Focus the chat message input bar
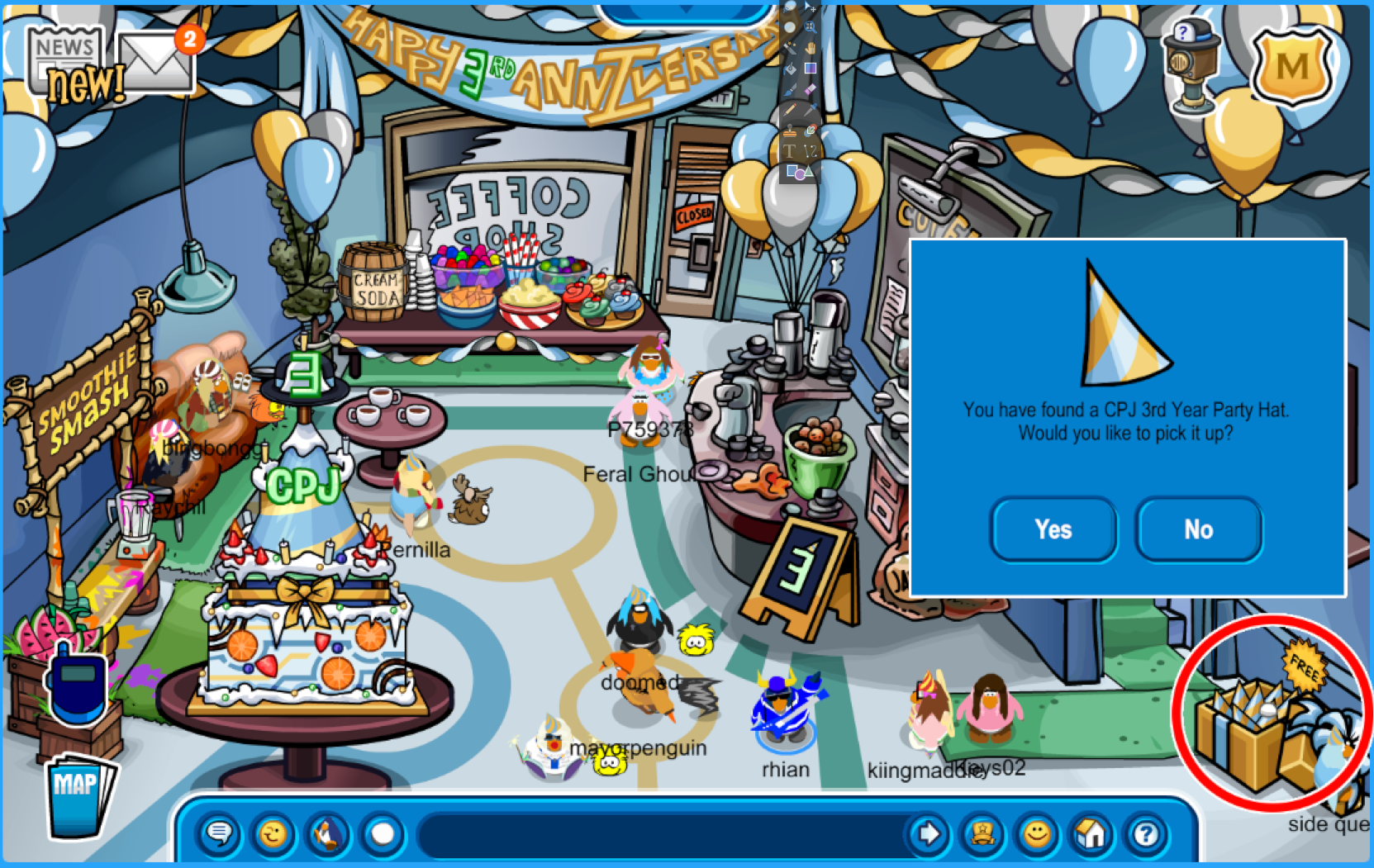This screenshot has height=868, width=1374. tap(661, 834)
